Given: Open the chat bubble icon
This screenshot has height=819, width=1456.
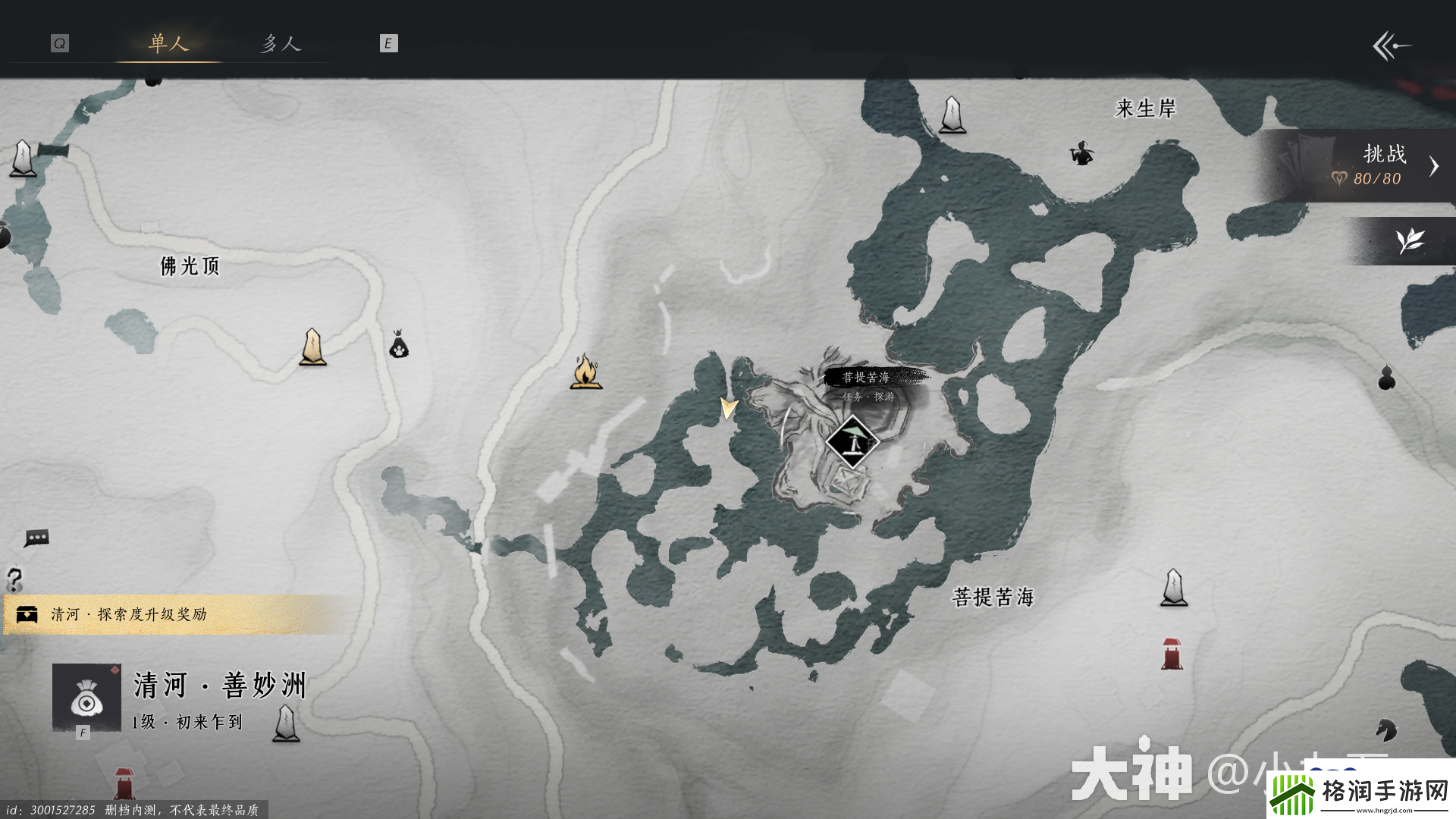Looking at the screenshot, I should click(x=36, y=538).
